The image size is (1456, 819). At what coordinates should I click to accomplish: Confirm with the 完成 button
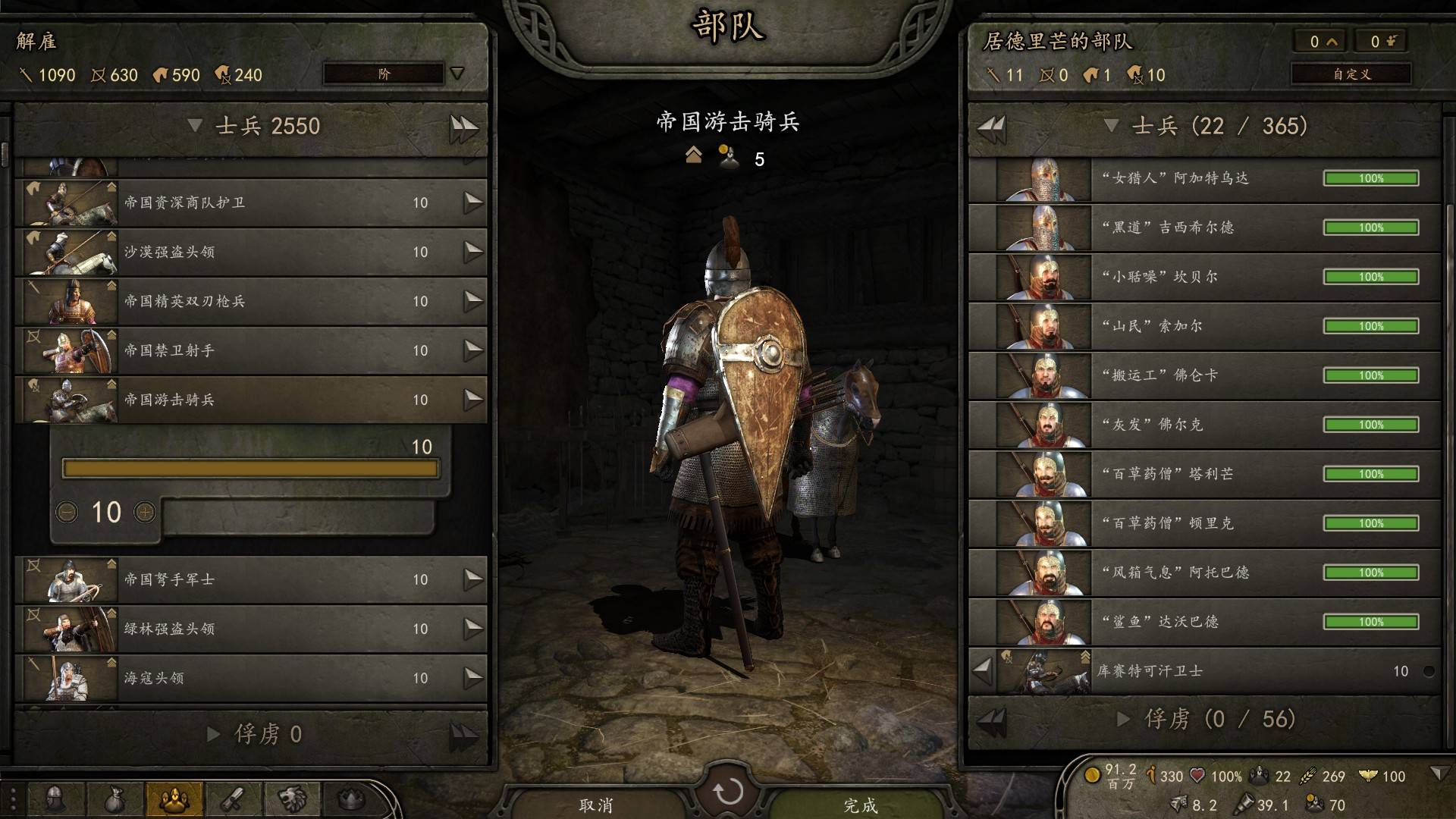860,805
